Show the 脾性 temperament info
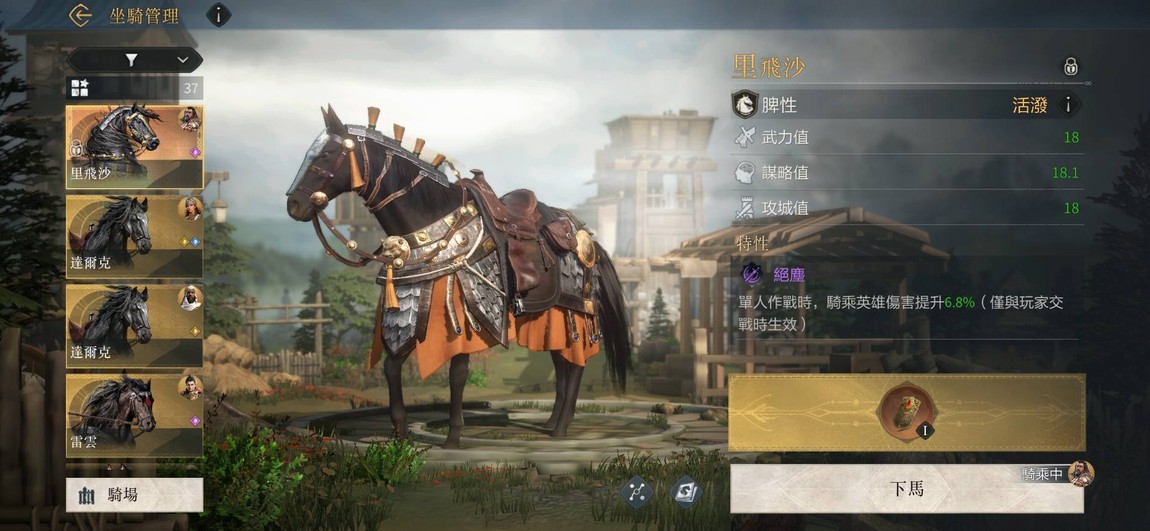Screen dimensions: 1150x531 pyautogui.click(x=1068, y=104)
